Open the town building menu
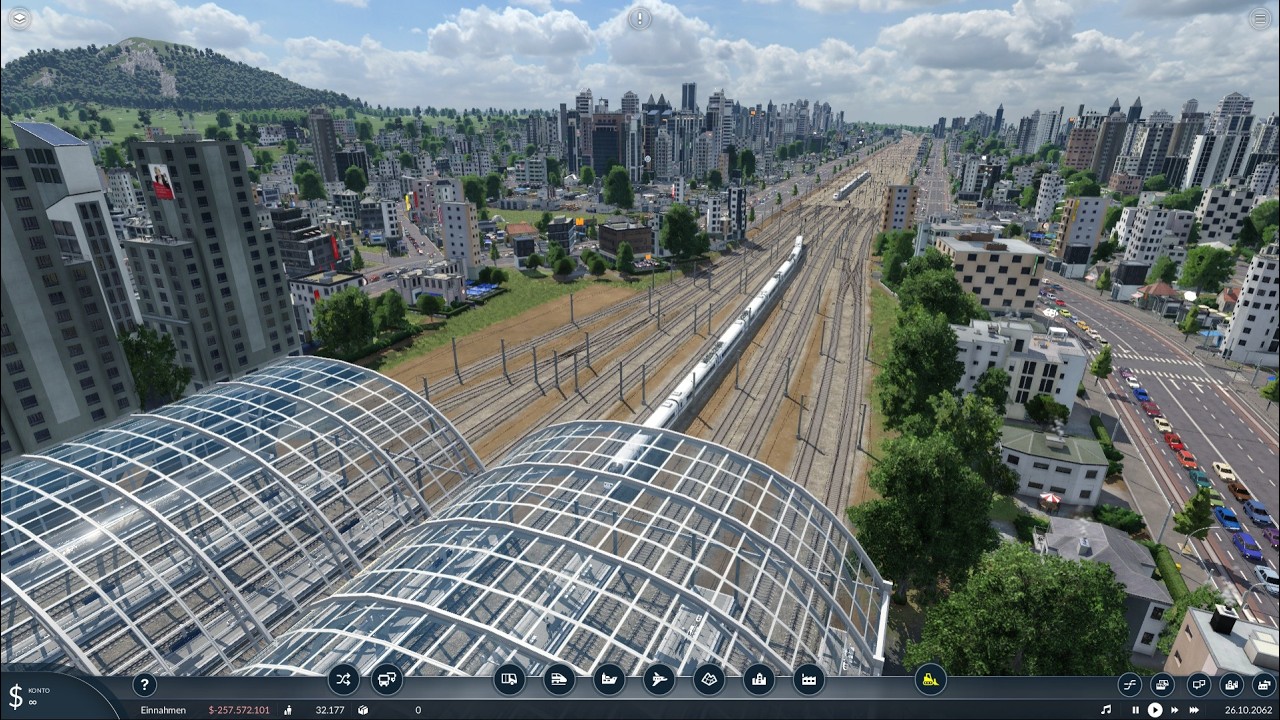 tap(759, 680)
